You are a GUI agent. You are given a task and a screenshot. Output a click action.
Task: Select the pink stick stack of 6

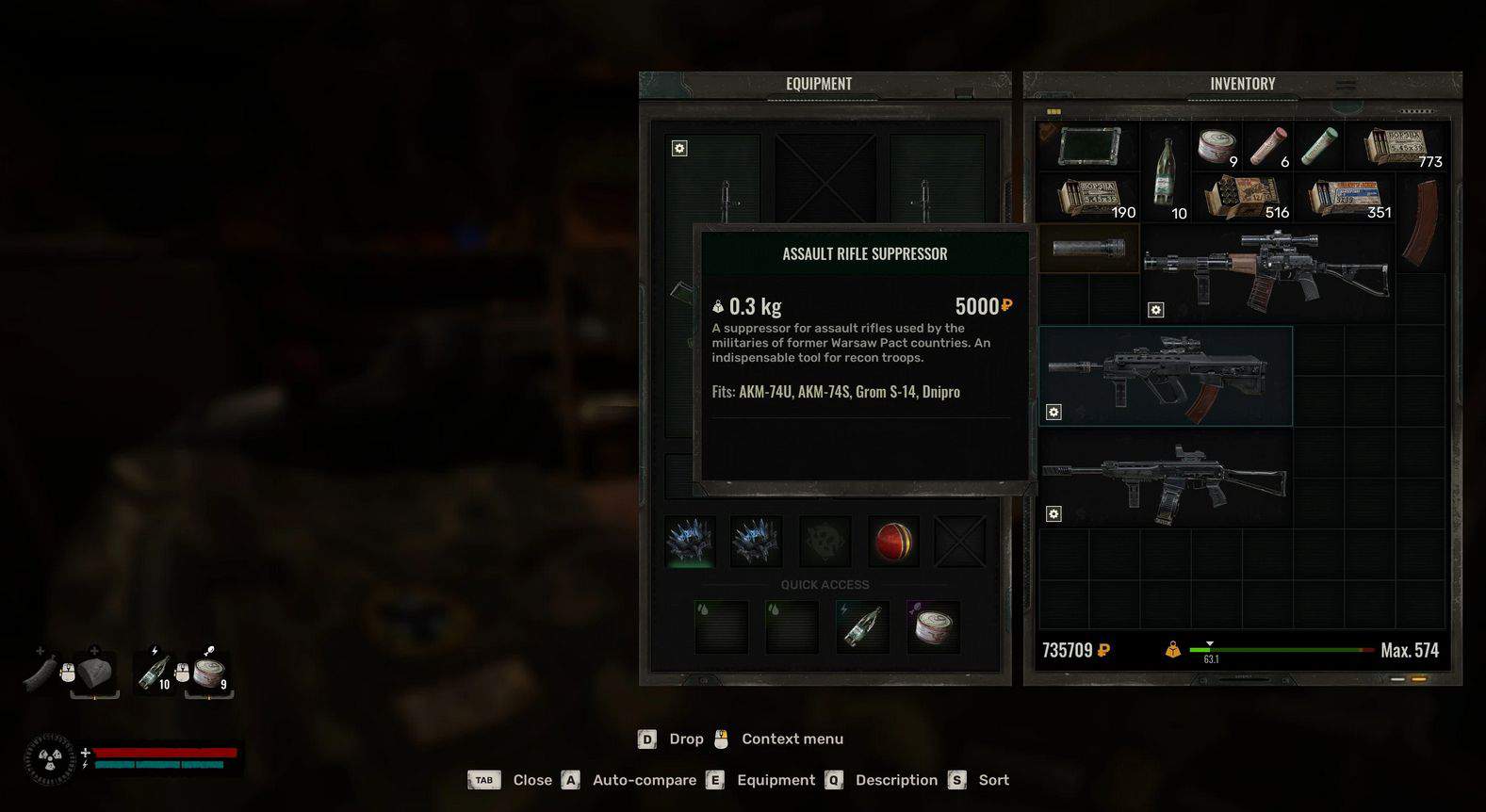click(x=1268, y=148)
